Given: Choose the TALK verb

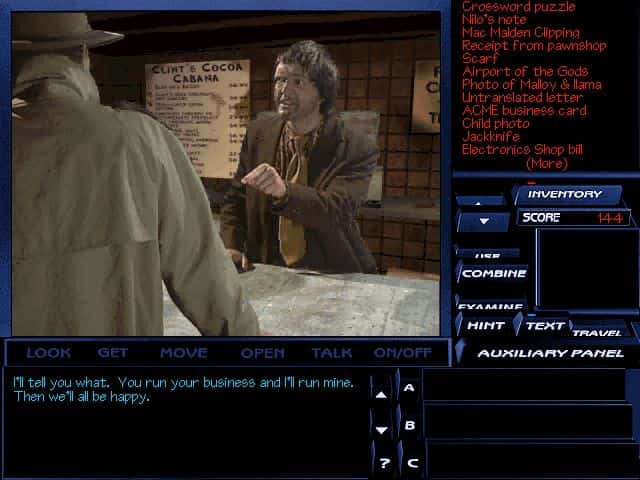Looking at the screenshot, I should click(x=331, y=352).
